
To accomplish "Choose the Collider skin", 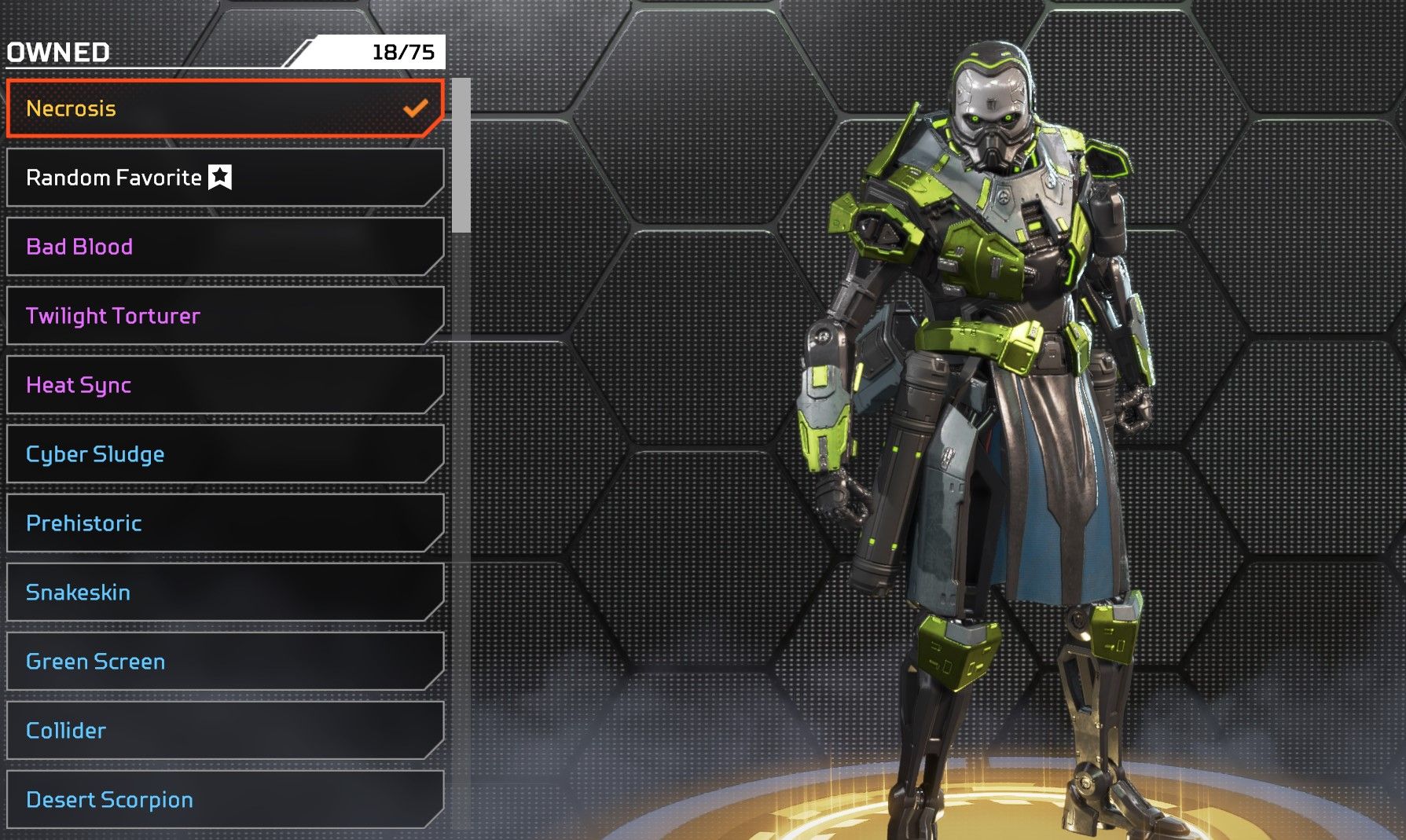I will [x=225, y=731].
